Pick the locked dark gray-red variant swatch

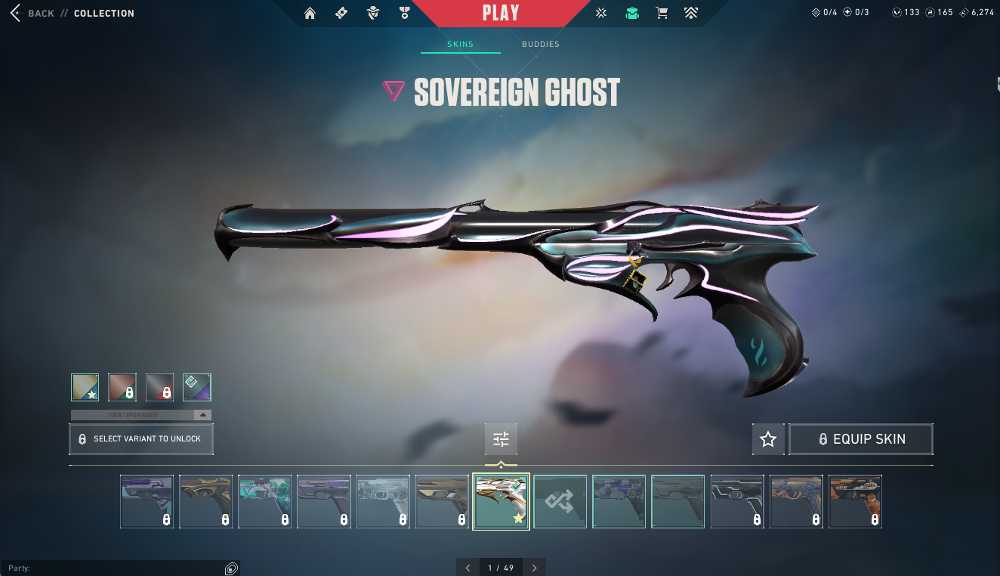point(160,387)
